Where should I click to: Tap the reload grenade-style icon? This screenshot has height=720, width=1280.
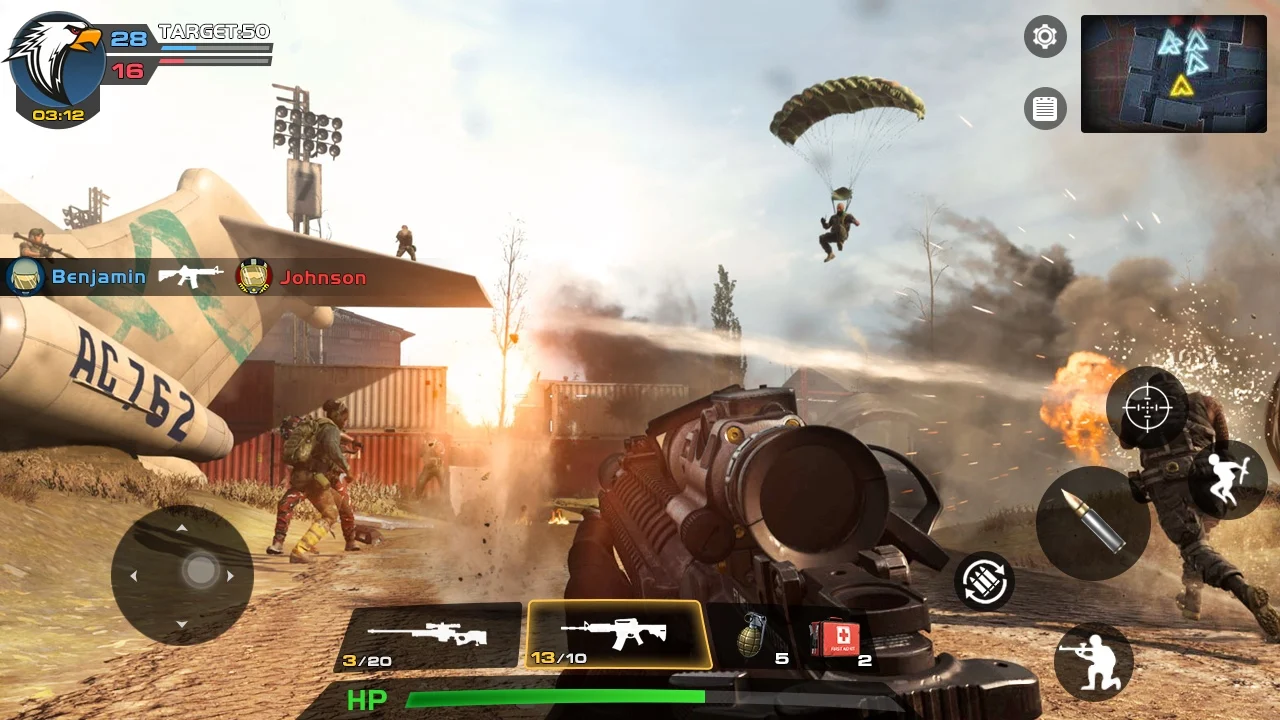point(986,582)
